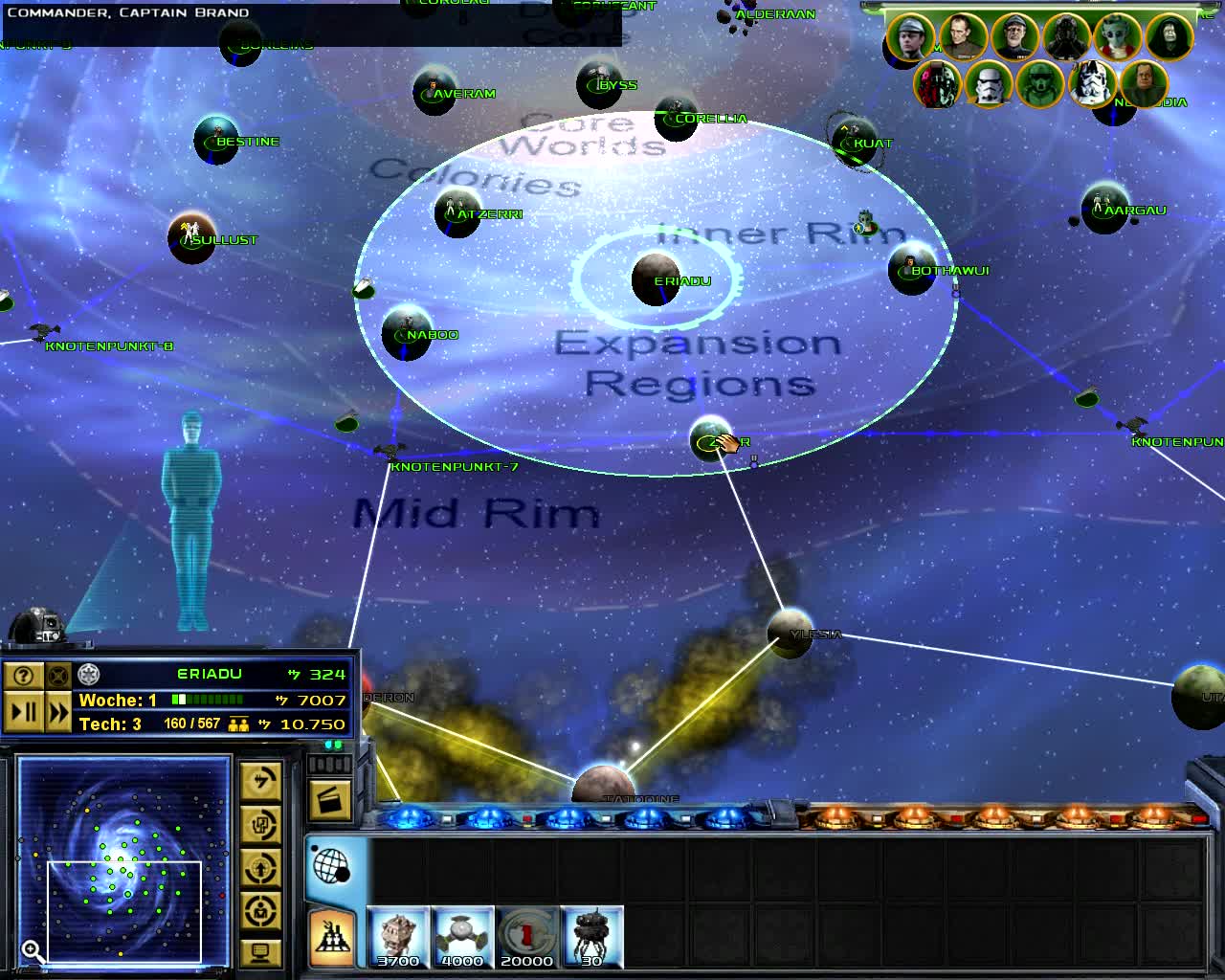The height and width of the screenshot is (980, 1225).
Task: Toggle the circled X button beside the help button
Action: (57, 675)
